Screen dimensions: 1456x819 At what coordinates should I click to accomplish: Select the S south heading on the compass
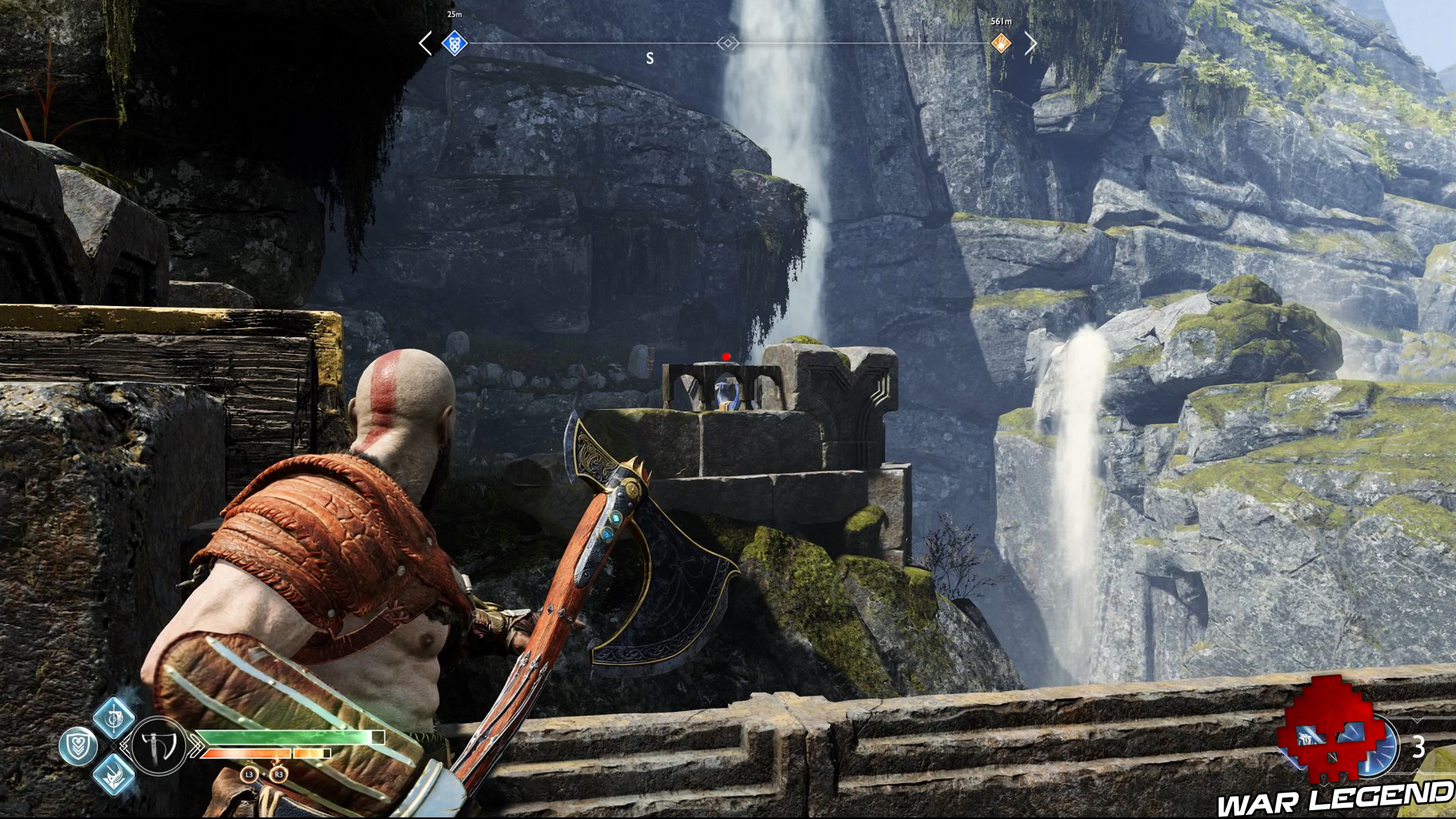coord(650,57)
